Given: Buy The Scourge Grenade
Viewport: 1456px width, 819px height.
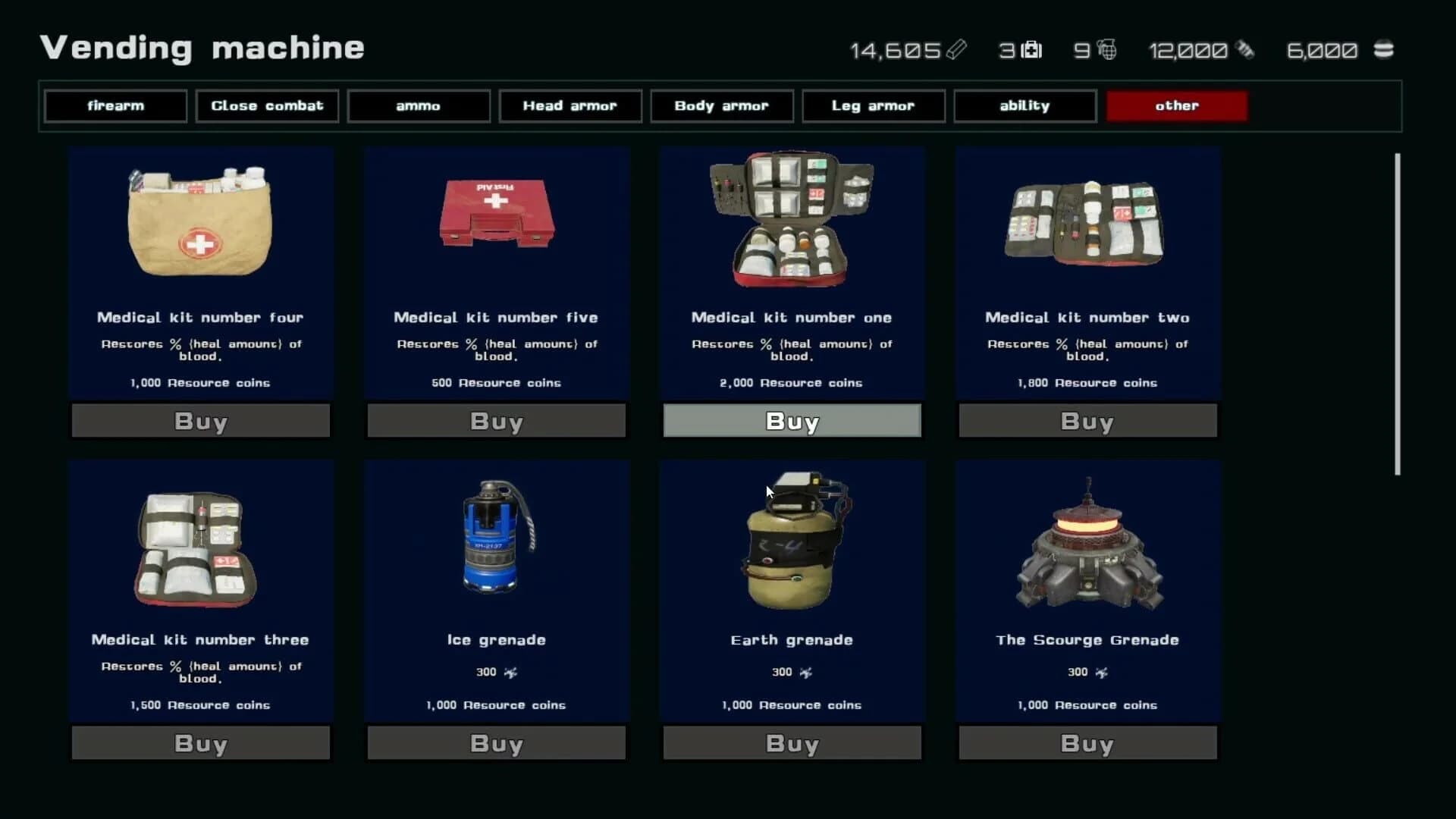Looking at the screenshot, I should coord(1087,743).
